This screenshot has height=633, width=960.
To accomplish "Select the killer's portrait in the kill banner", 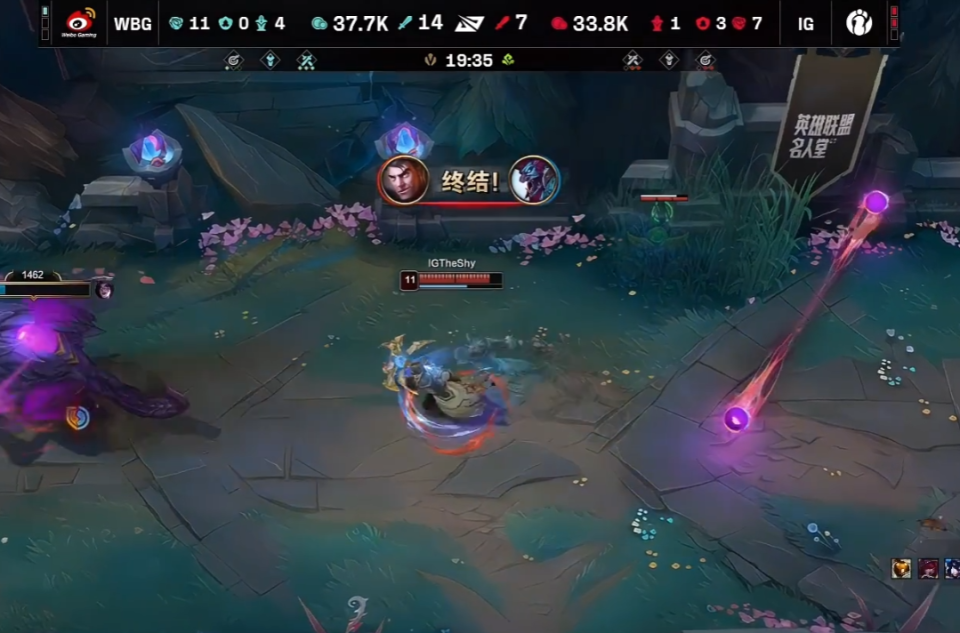I will point(404,181).
